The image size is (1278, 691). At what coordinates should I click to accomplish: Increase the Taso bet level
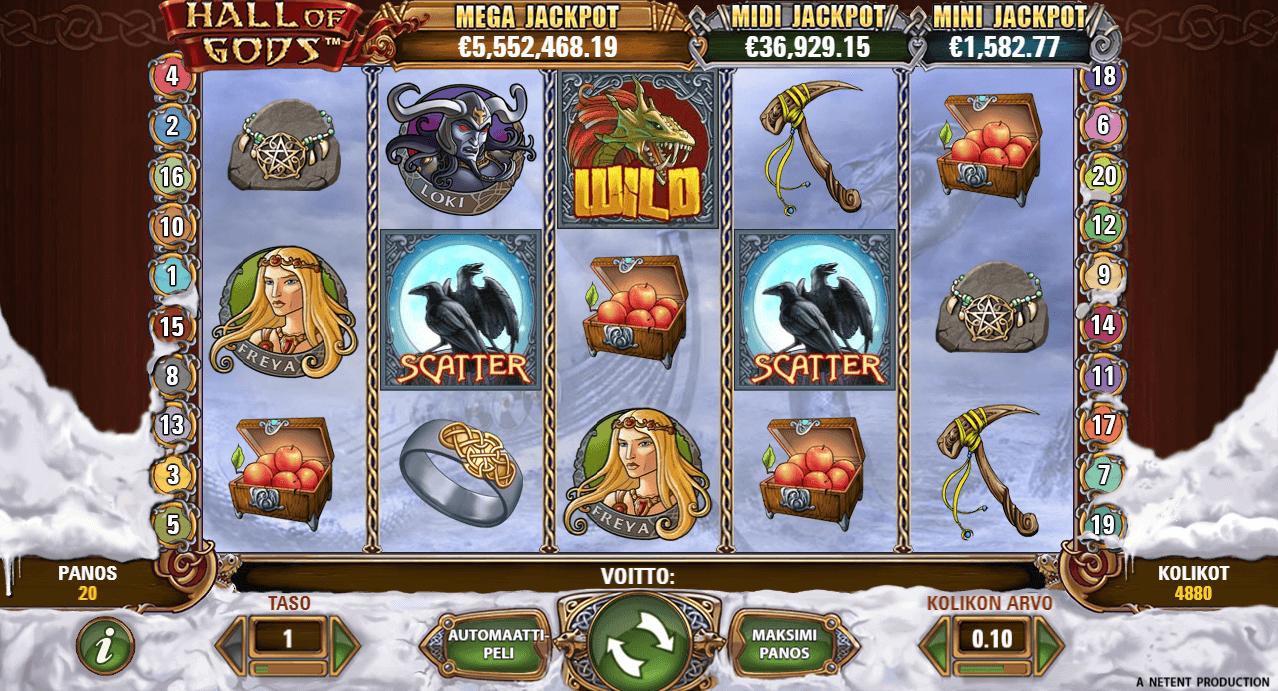point(344,639)
